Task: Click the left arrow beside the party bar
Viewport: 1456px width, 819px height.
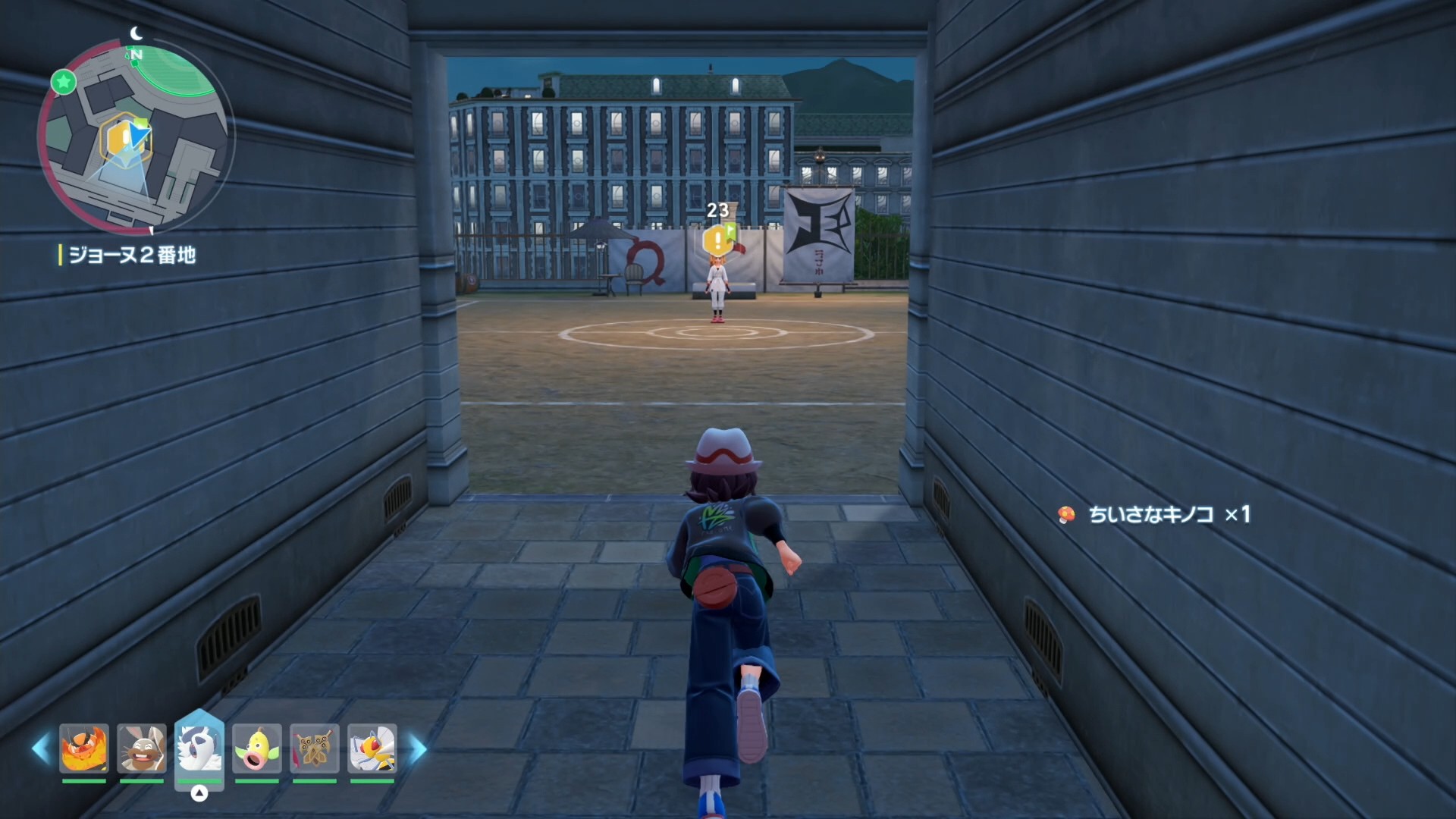Action: click(41, 748)
